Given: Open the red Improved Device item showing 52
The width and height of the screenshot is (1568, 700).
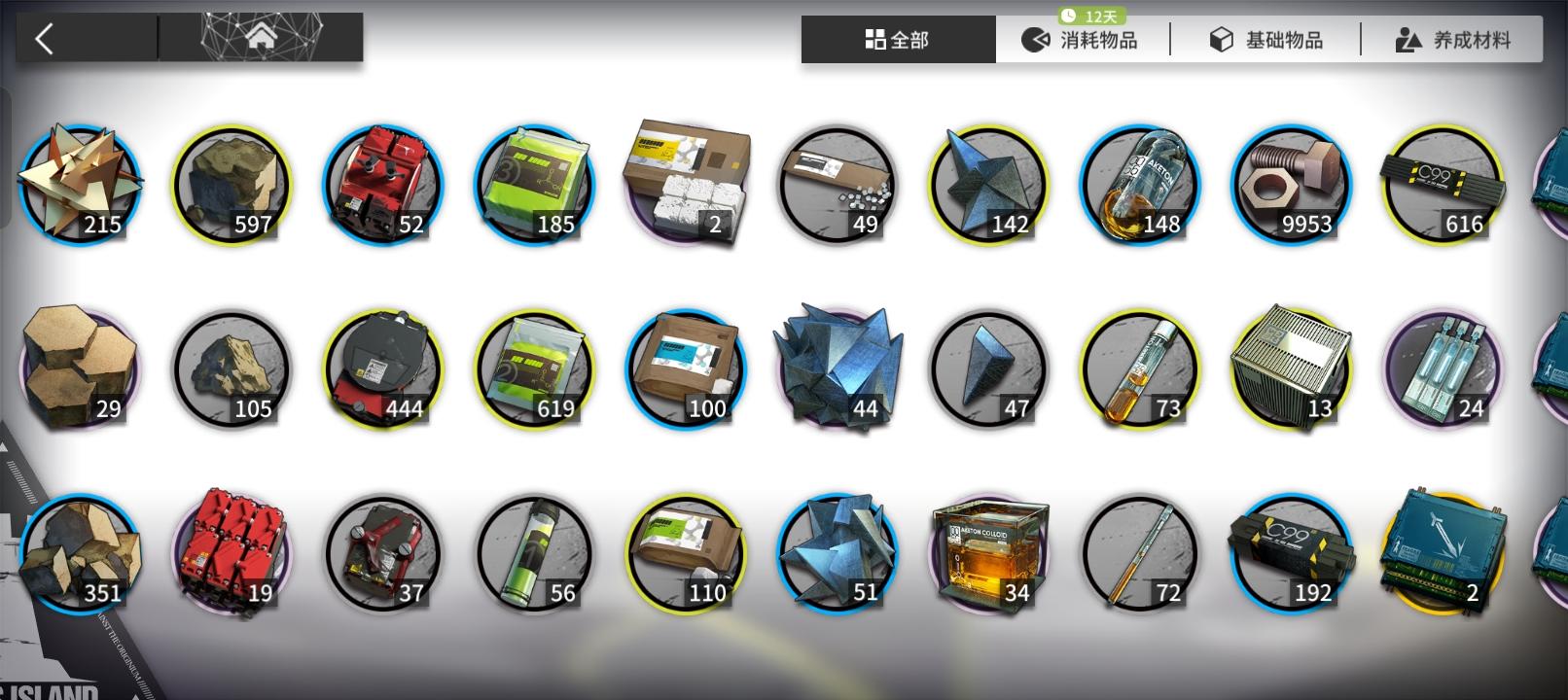Looking at the screenshot, I should 381,185.
